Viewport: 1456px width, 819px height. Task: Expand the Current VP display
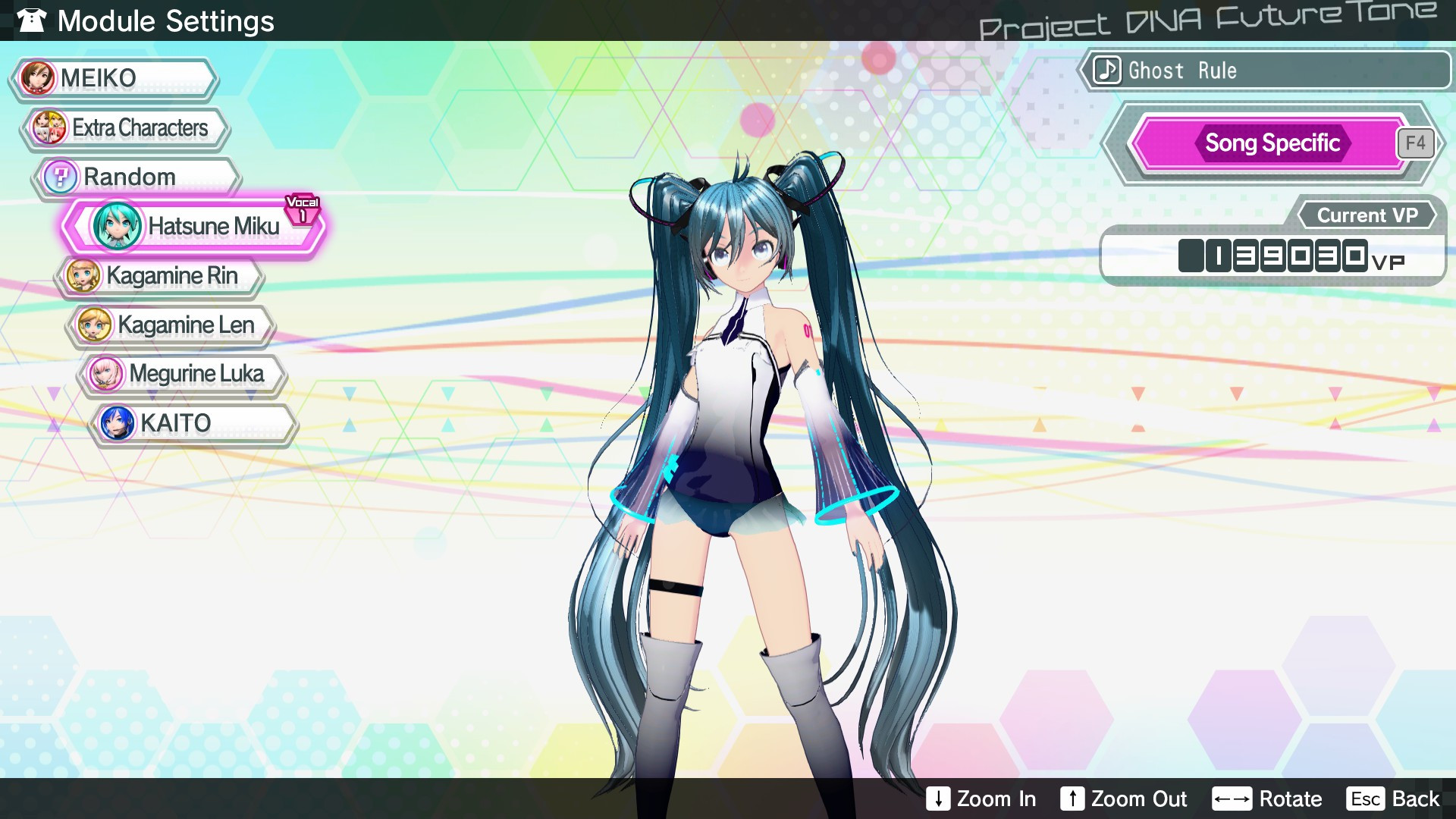(1367, 215)
